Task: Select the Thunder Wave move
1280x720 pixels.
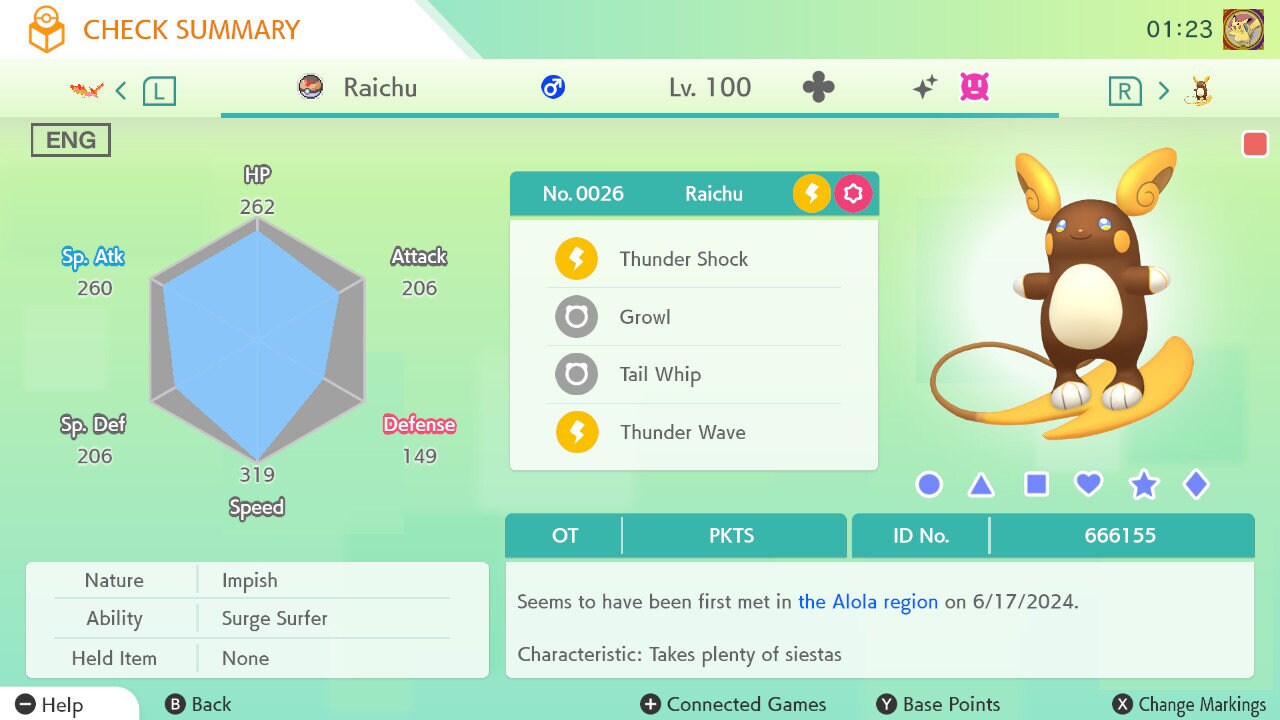Action: point(682,432)
